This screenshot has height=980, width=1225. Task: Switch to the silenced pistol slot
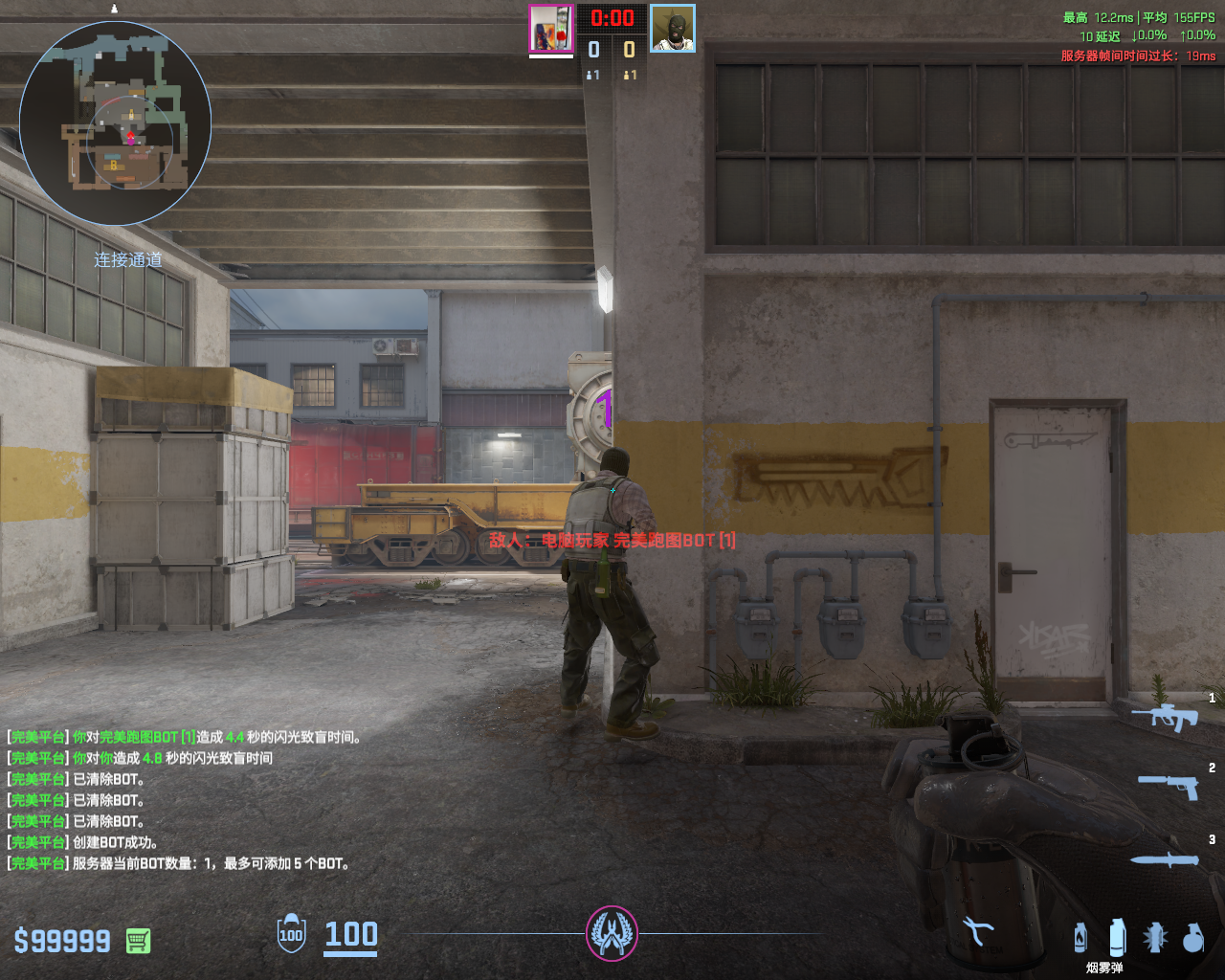(x=1169, y=786)
